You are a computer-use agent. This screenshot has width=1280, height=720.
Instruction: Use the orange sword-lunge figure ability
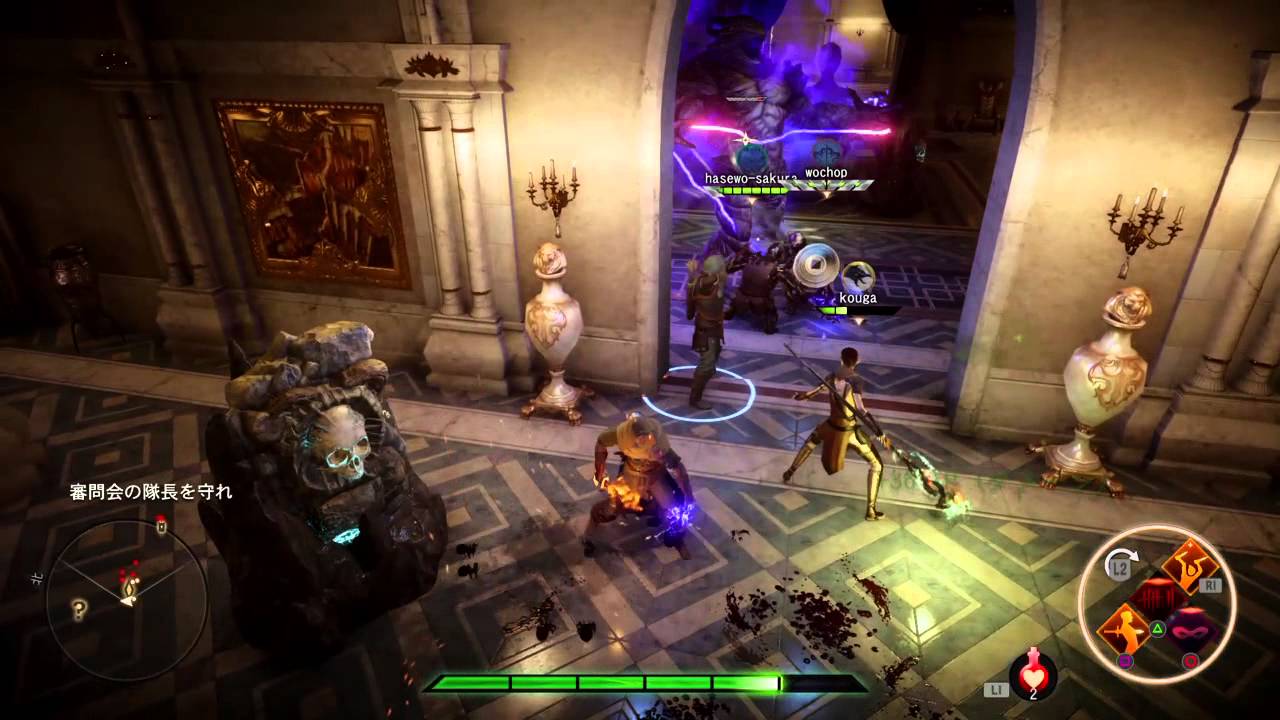(x=1123, y=630)
